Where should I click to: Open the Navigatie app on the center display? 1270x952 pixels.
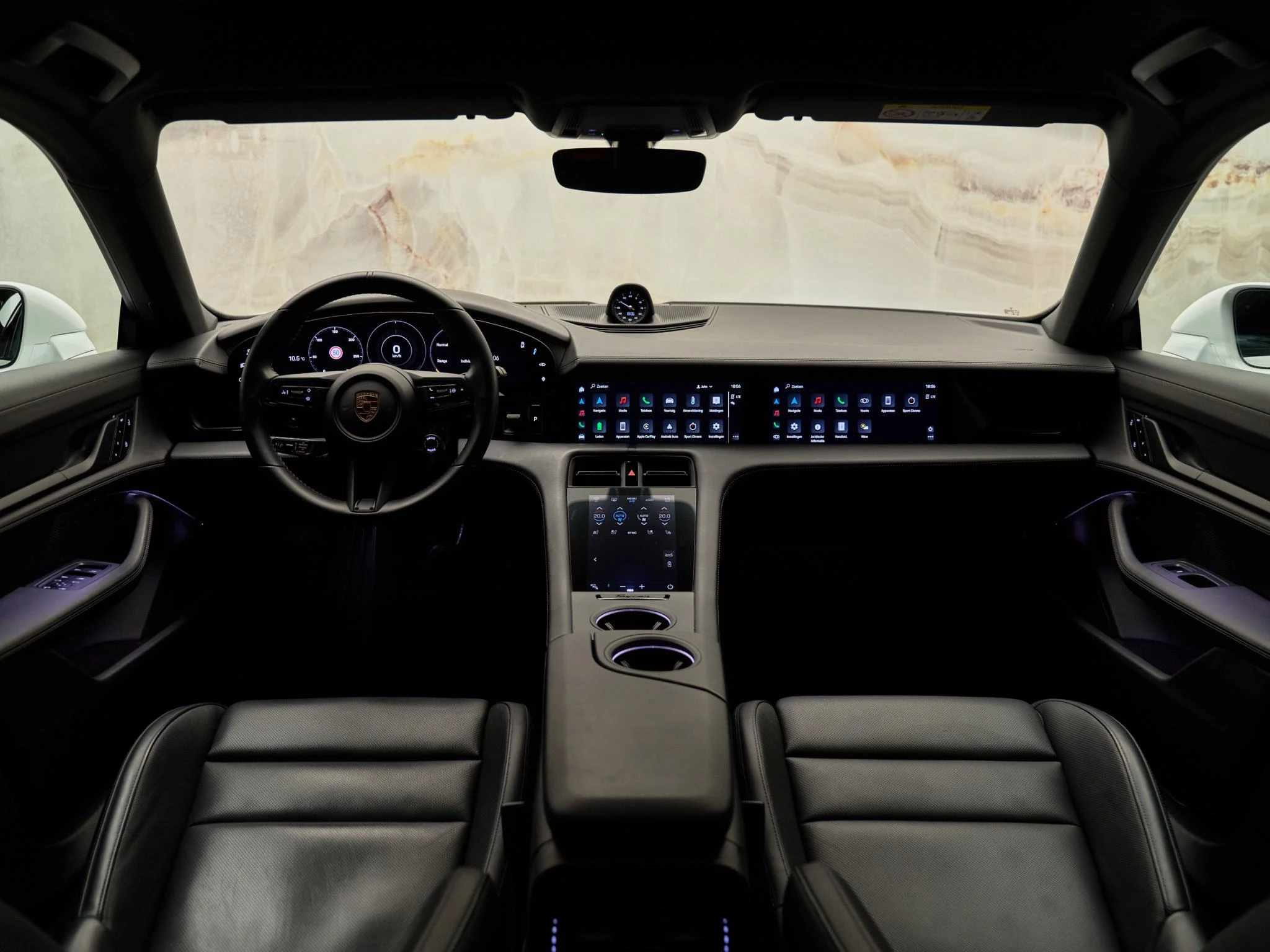point(600,401)
